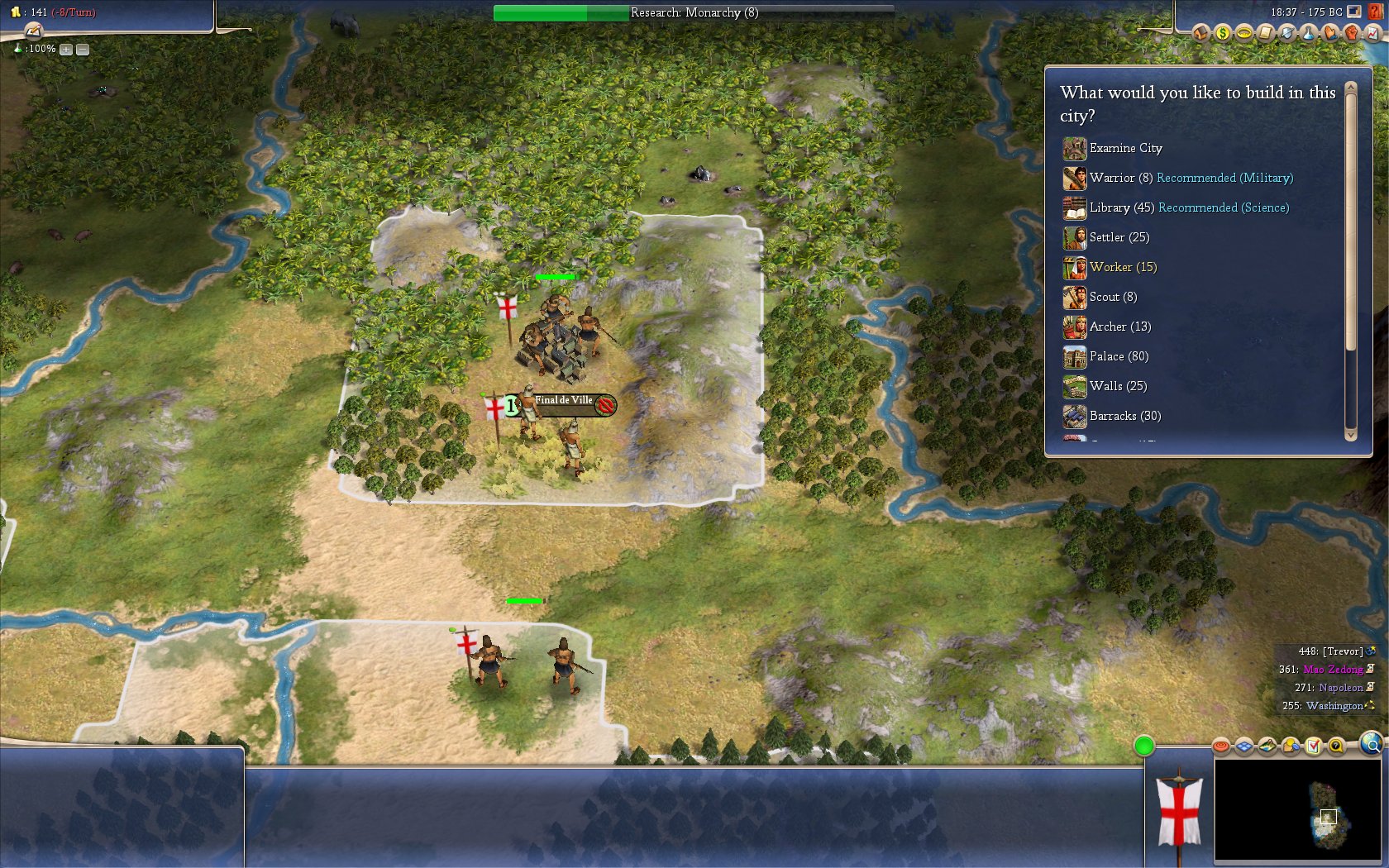Click the Research Monarchy progress bar
Image resolution: width=1389 pixels, height=868 pixels.
[x=693, y=12]
